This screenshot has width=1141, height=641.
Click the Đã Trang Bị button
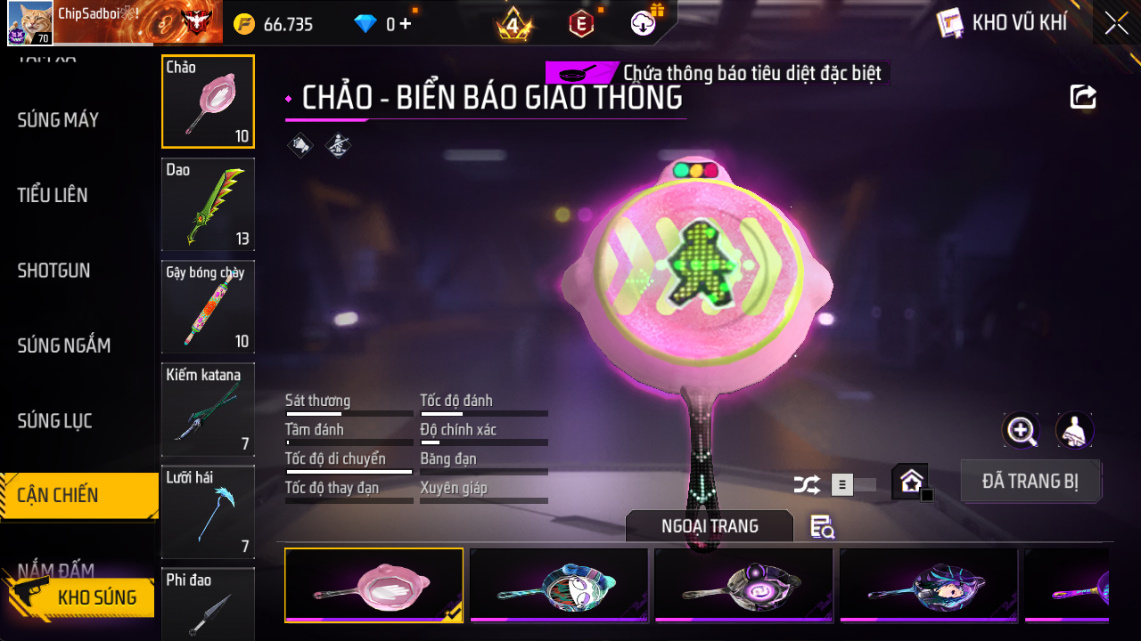click(1030, 481)
